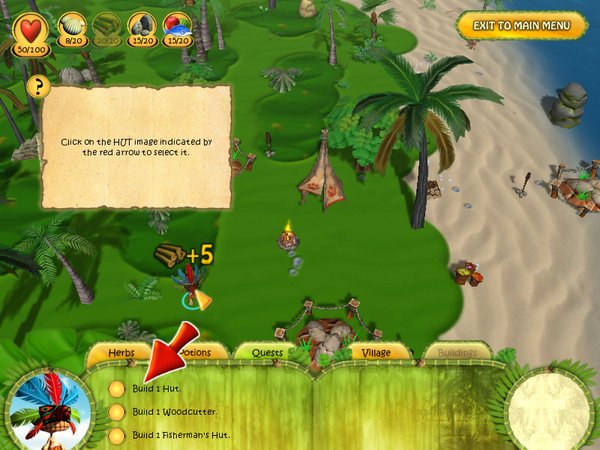Choose the Build 1 Woodcutter quest
Screen dimensions: 600x450
tap(174, 411)
